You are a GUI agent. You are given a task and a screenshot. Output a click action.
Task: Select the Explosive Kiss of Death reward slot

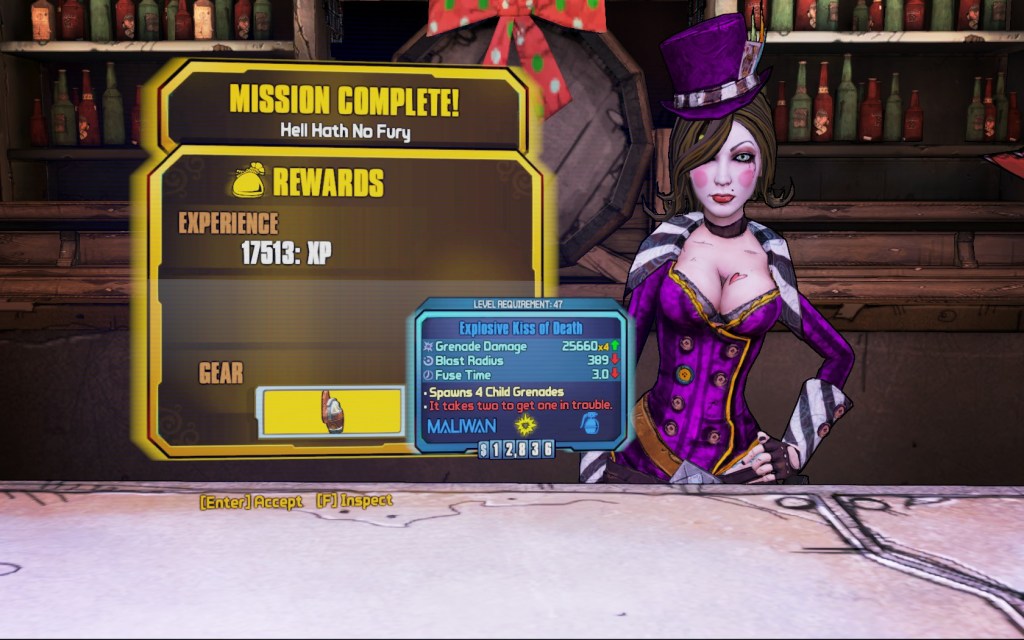coord(331,412)
